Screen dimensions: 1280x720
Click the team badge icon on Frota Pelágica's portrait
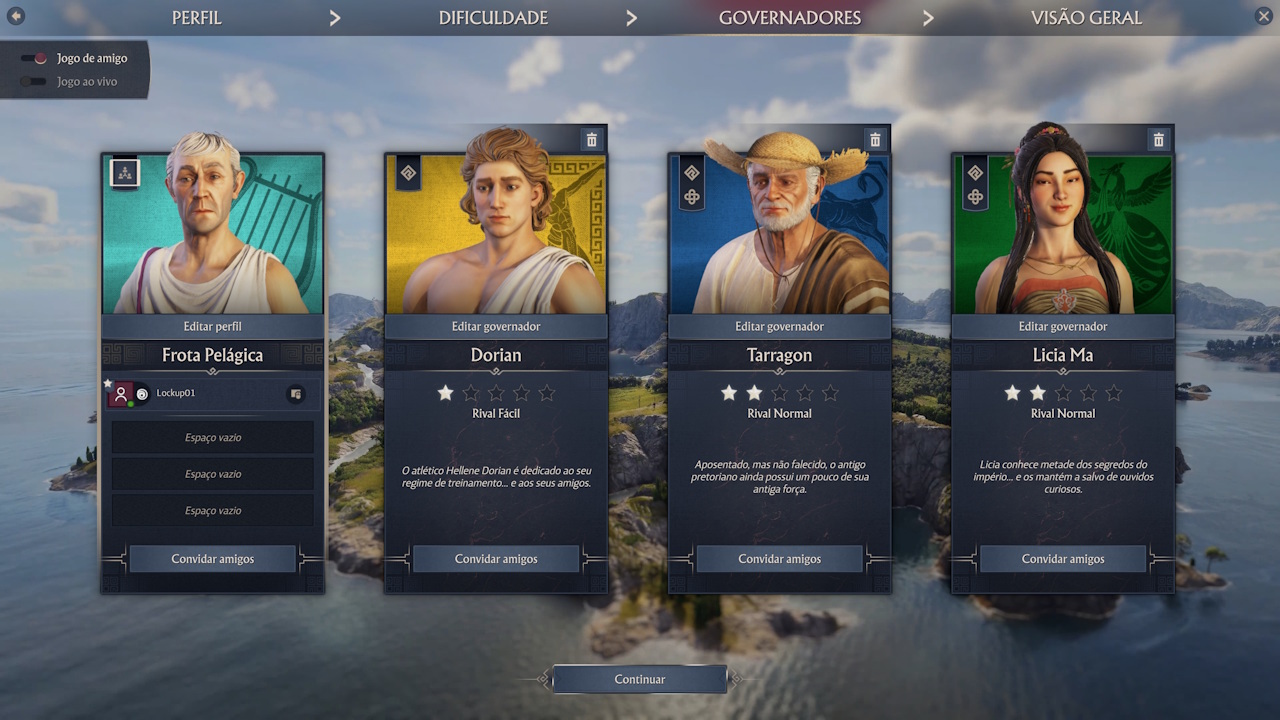(x=124, y=173)
